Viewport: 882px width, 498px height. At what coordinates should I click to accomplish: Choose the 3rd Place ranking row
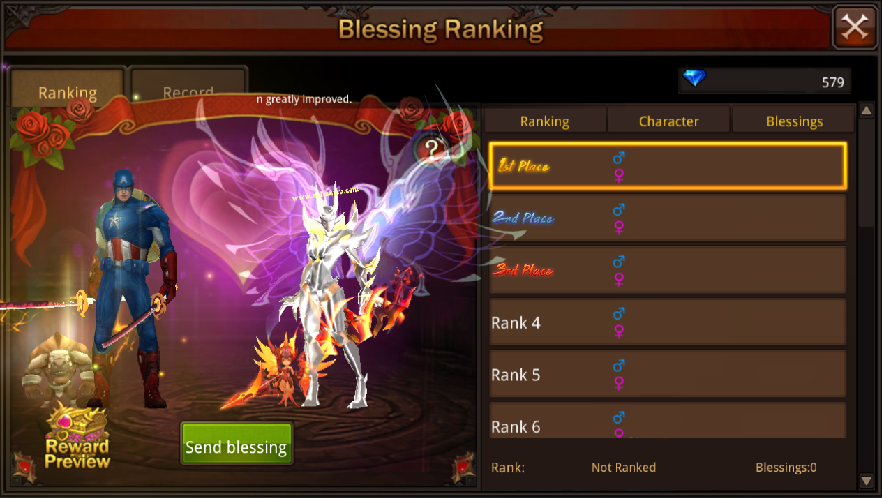[x=667, y=270]
